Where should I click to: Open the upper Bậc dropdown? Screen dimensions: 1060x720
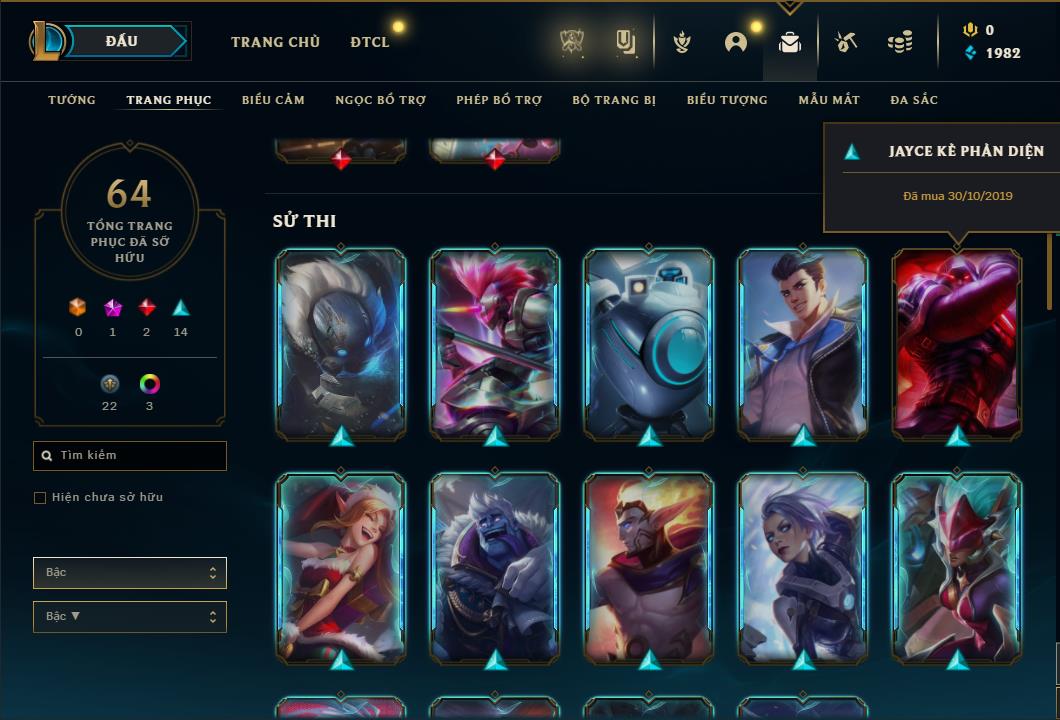(x=130, y=573)
